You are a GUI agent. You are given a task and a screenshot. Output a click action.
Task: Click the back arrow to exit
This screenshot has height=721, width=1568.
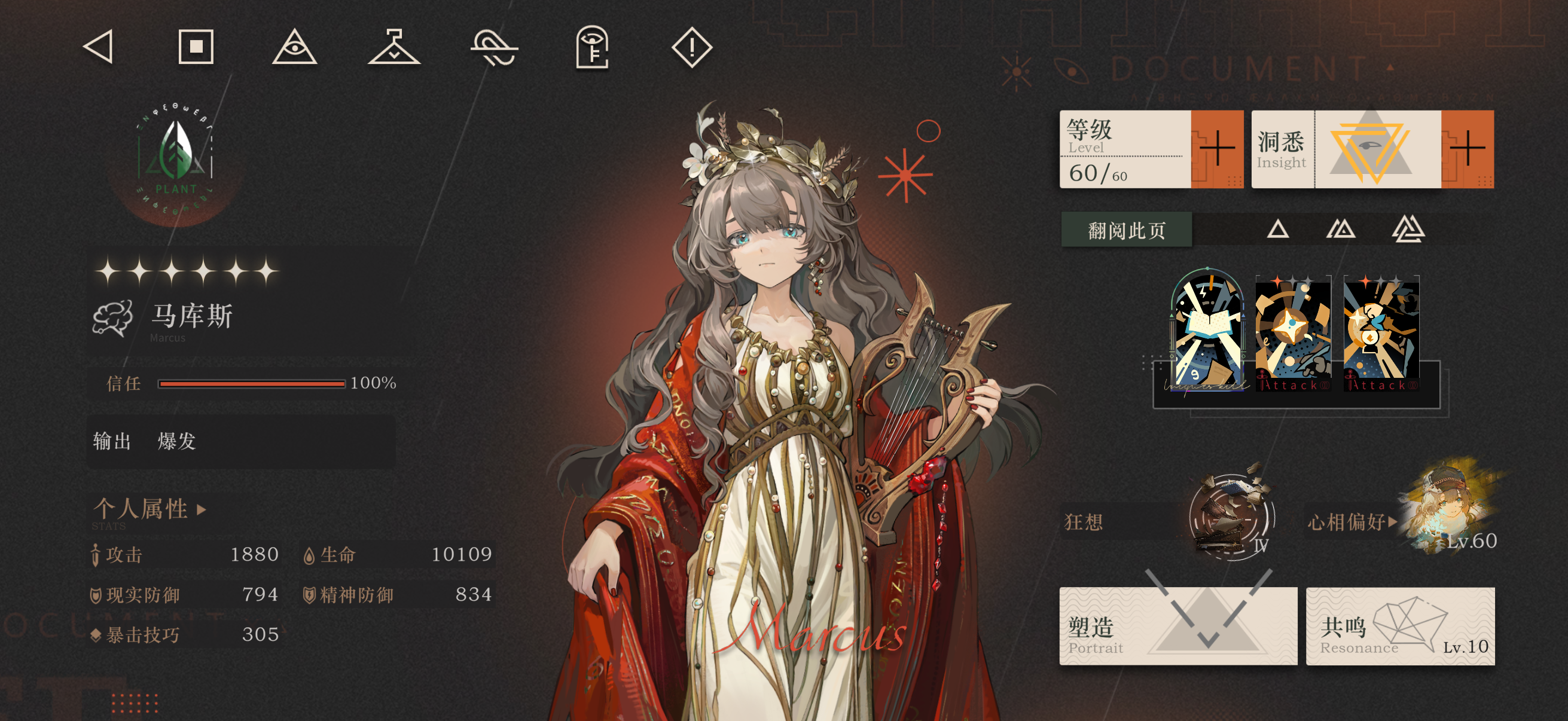pyautogui.click(x=99, y=46)
